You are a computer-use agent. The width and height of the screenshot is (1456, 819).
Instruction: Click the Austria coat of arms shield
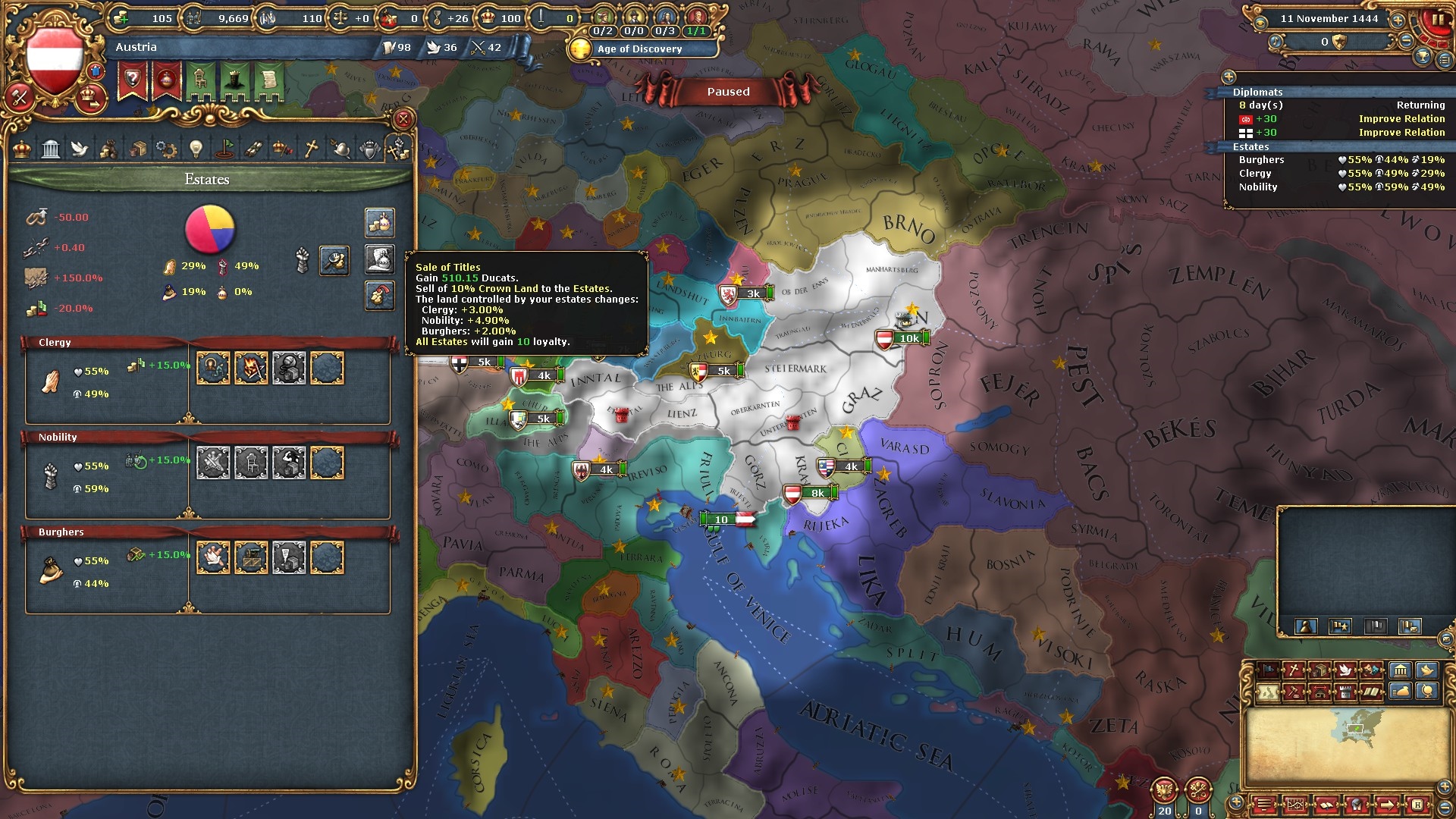[54, 61]
